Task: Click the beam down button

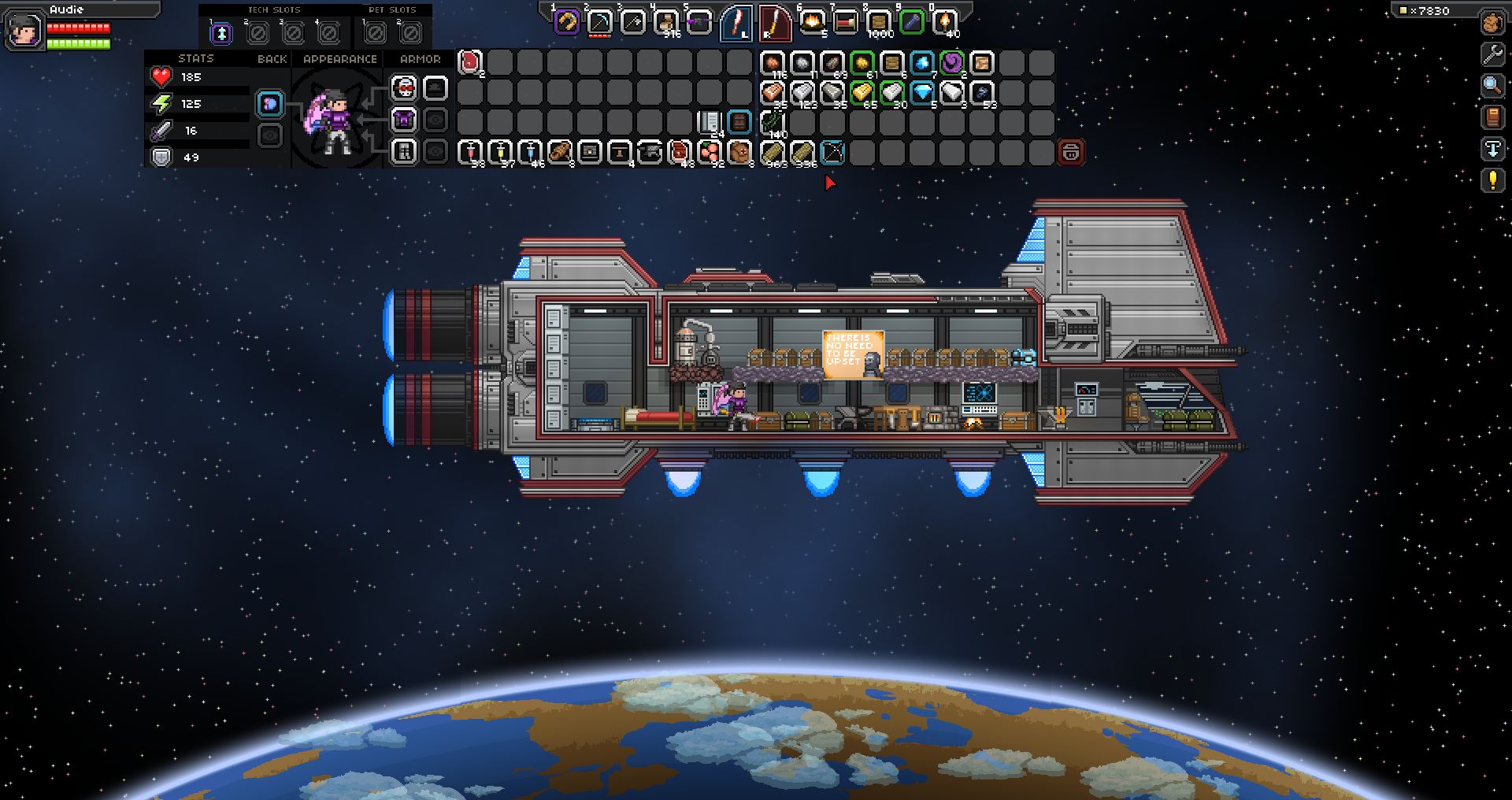Action: [x=1492, y=149]
